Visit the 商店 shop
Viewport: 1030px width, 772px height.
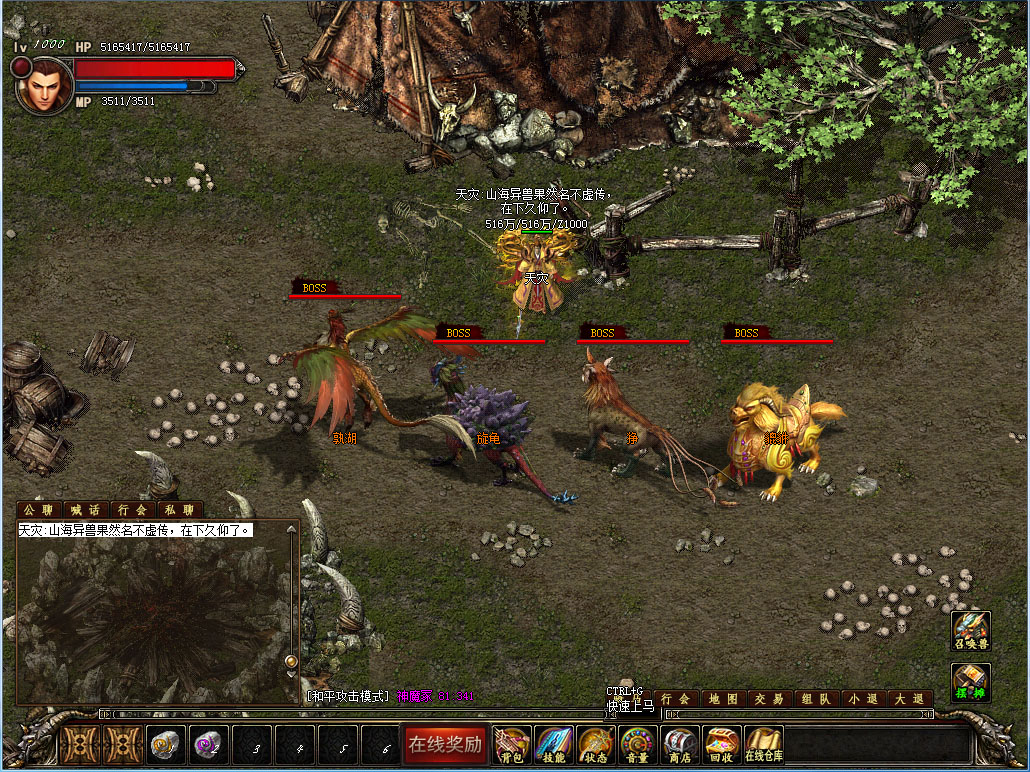(680, 745)
